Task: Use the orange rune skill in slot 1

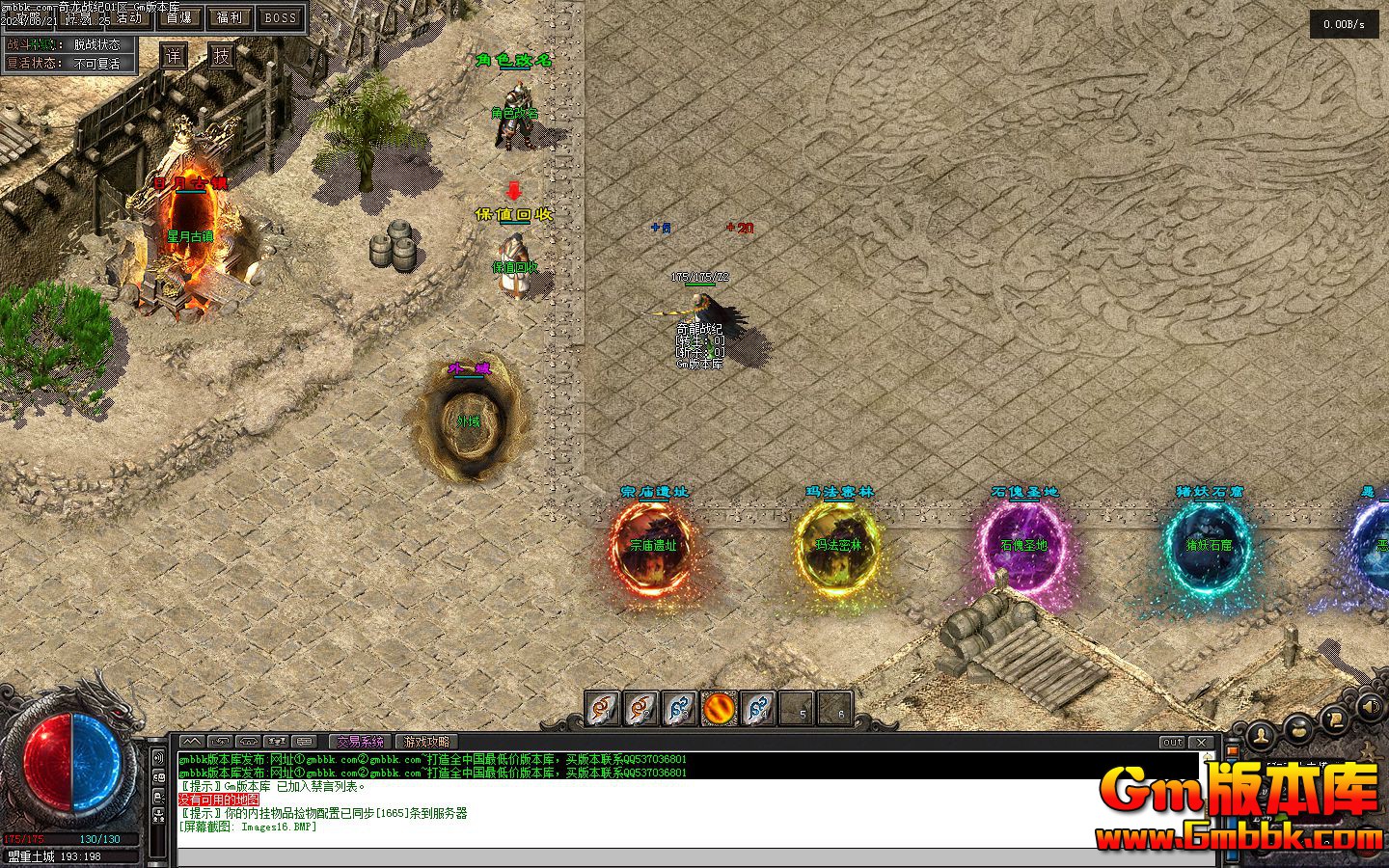Action: (x=603, y=709)
